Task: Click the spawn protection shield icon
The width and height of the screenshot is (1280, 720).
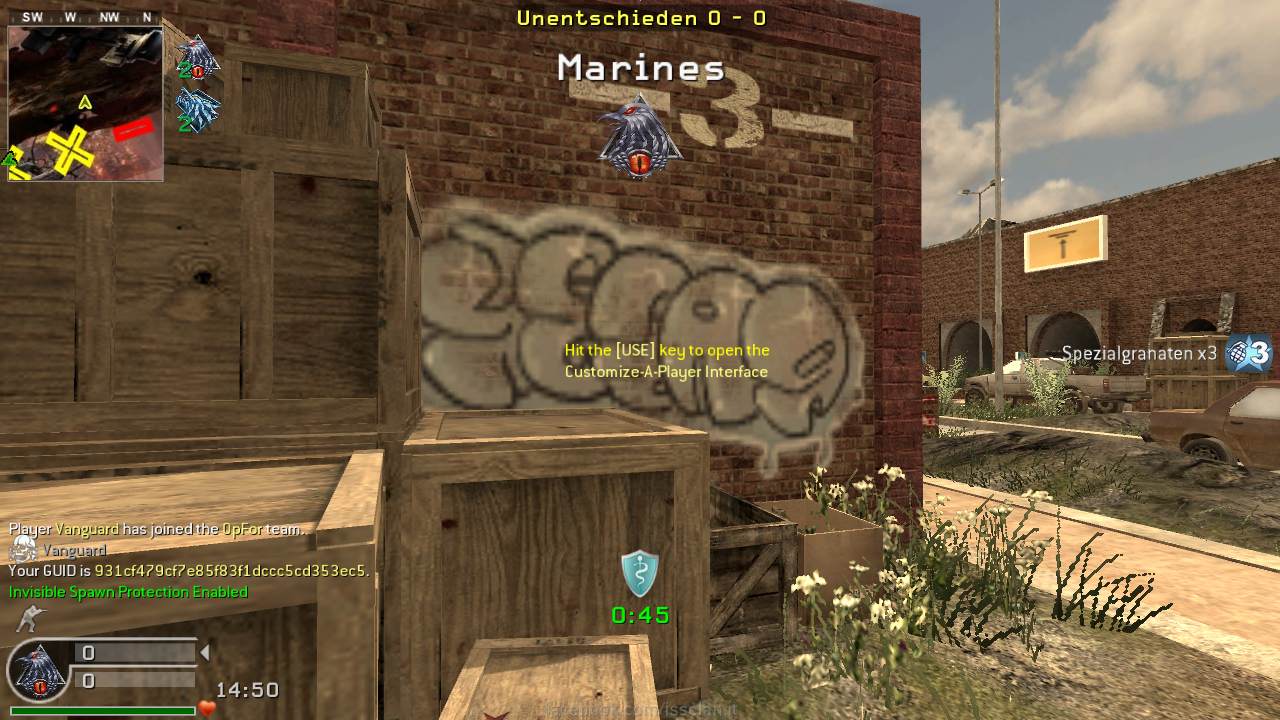Action: click(x=639, y=574)
